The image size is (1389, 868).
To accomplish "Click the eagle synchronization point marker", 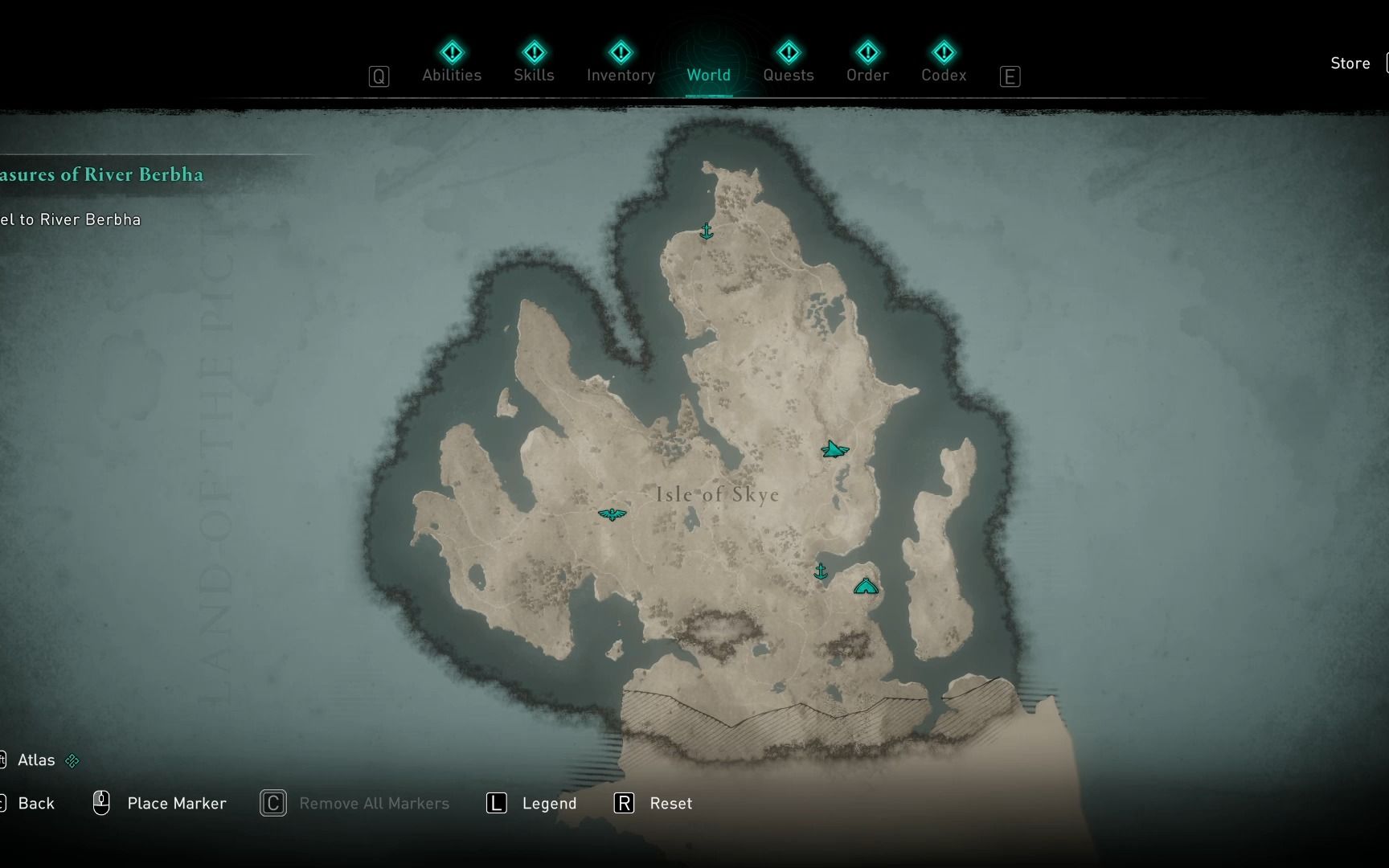I will tap(612, 514).
